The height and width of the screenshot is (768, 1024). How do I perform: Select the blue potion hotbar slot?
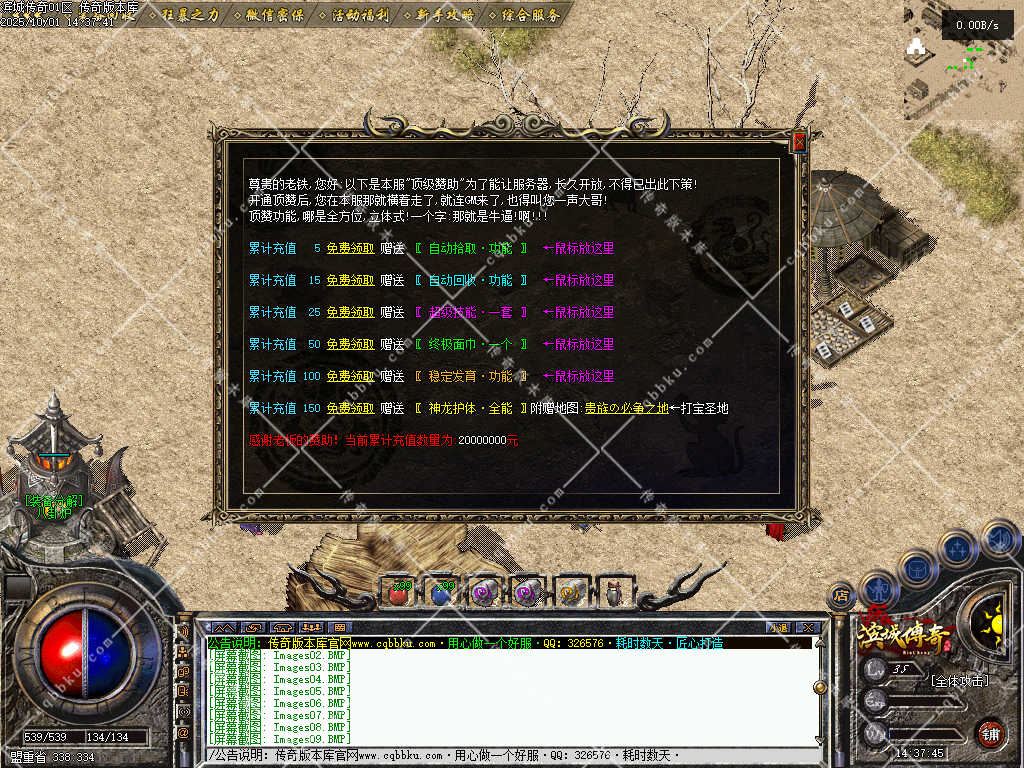pos(442,592)
